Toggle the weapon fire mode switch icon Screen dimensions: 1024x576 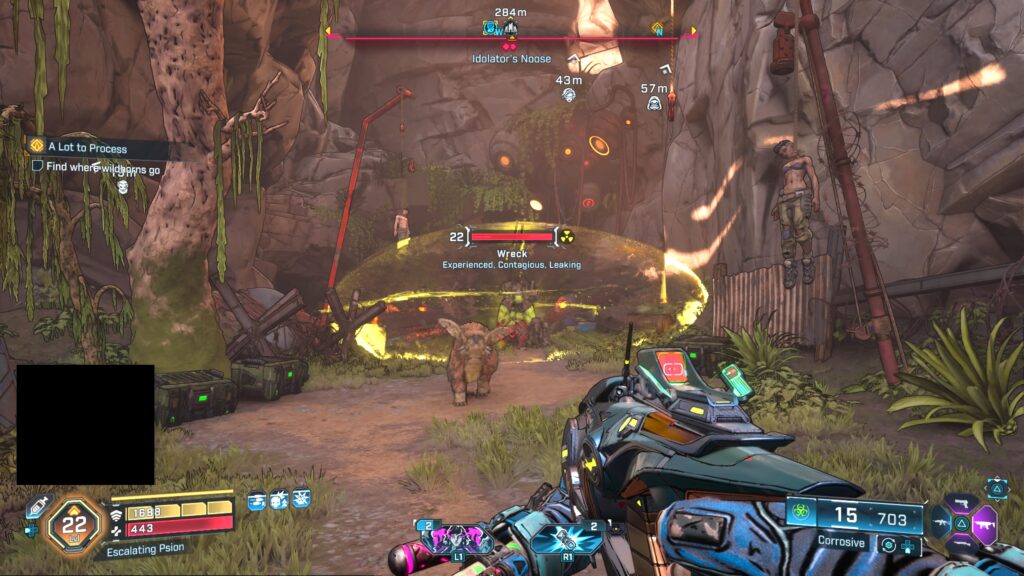pyautogui.click(x=886, y=545)
